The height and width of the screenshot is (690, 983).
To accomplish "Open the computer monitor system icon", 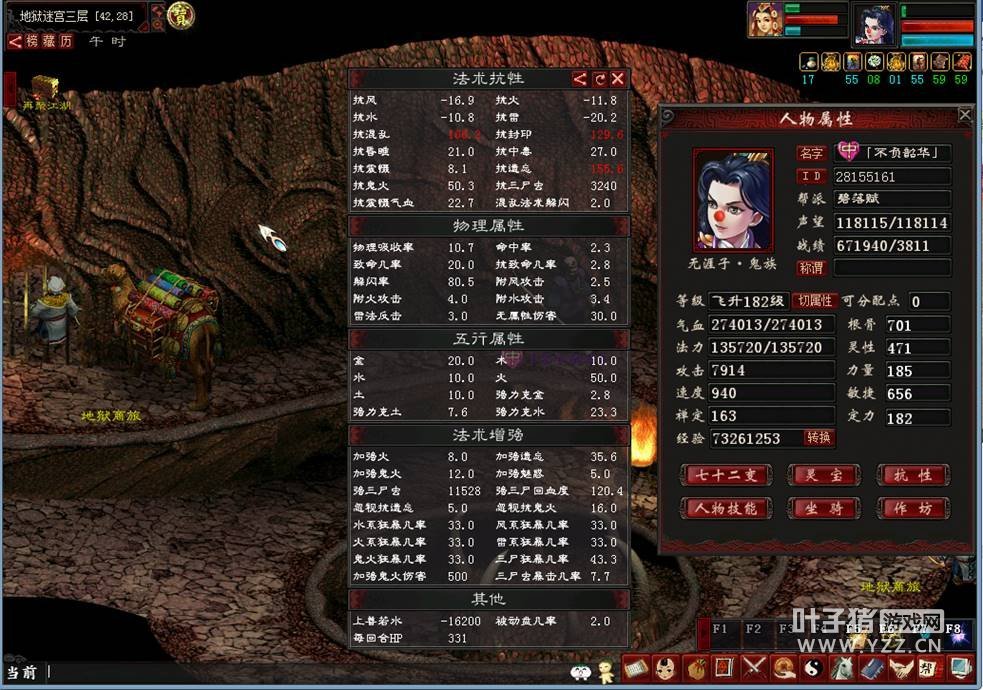I will pyautogui.click(x=960, y=667).
